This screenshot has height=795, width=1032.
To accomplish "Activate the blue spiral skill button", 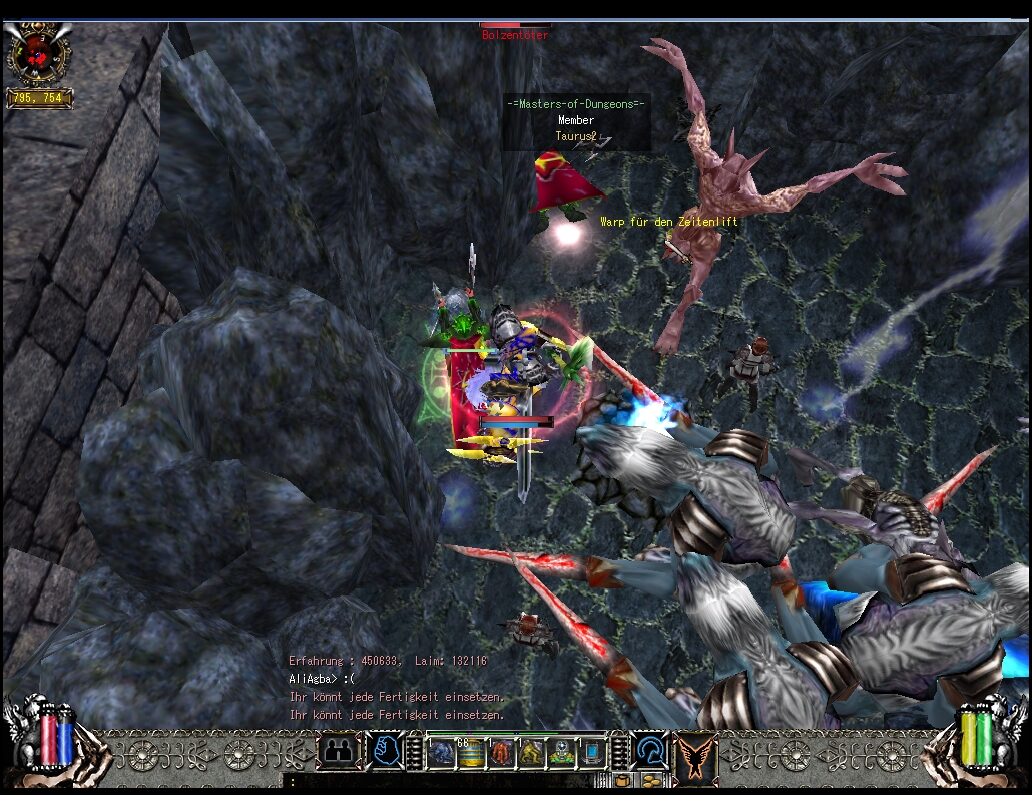I will pos(650,751).
